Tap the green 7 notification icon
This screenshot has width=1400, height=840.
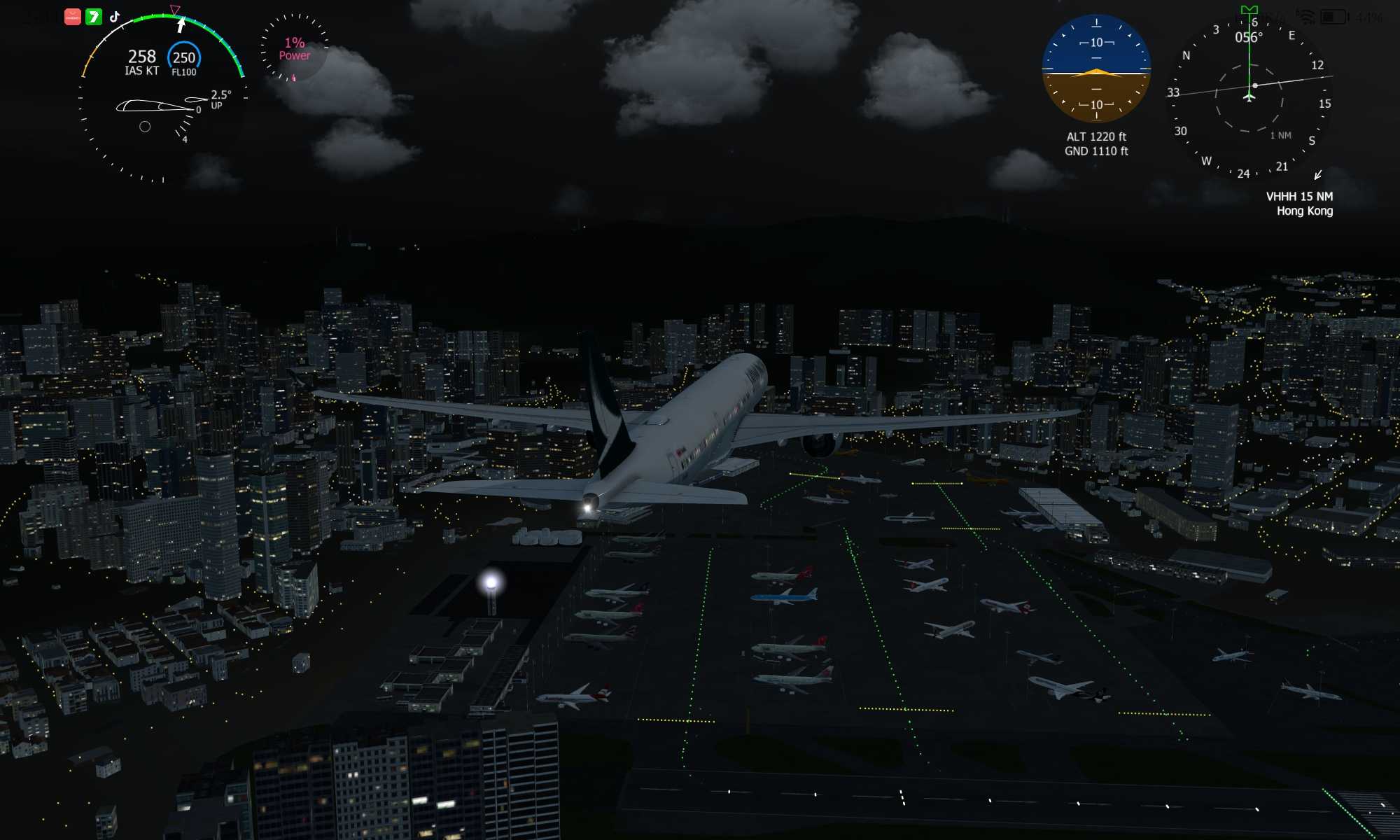point(94,16)
